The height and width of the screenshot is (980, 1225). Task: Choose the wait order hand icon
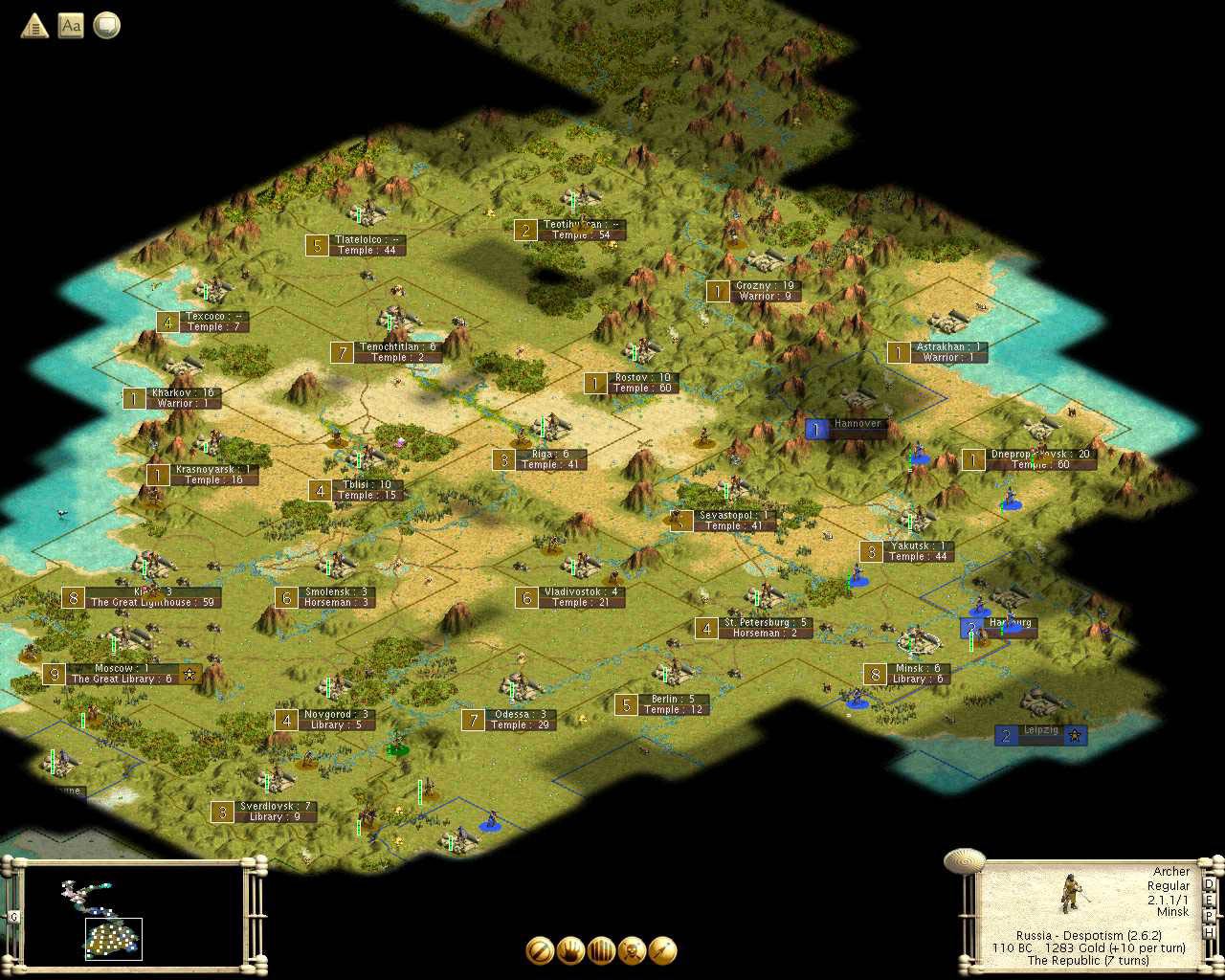[x=570, y=950]
